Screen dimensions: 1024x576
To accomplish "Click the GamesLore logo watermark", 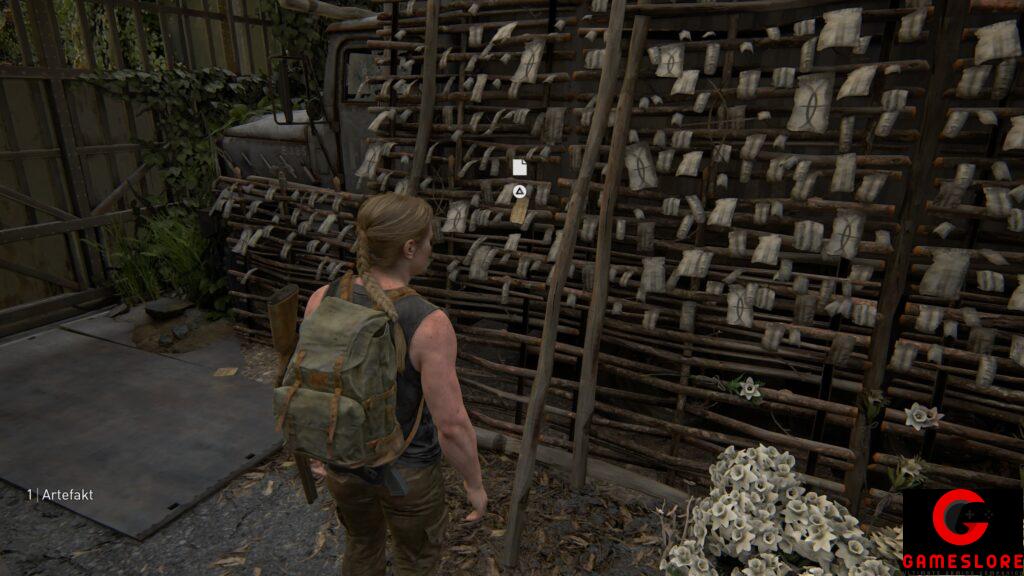I will [962, 531].
